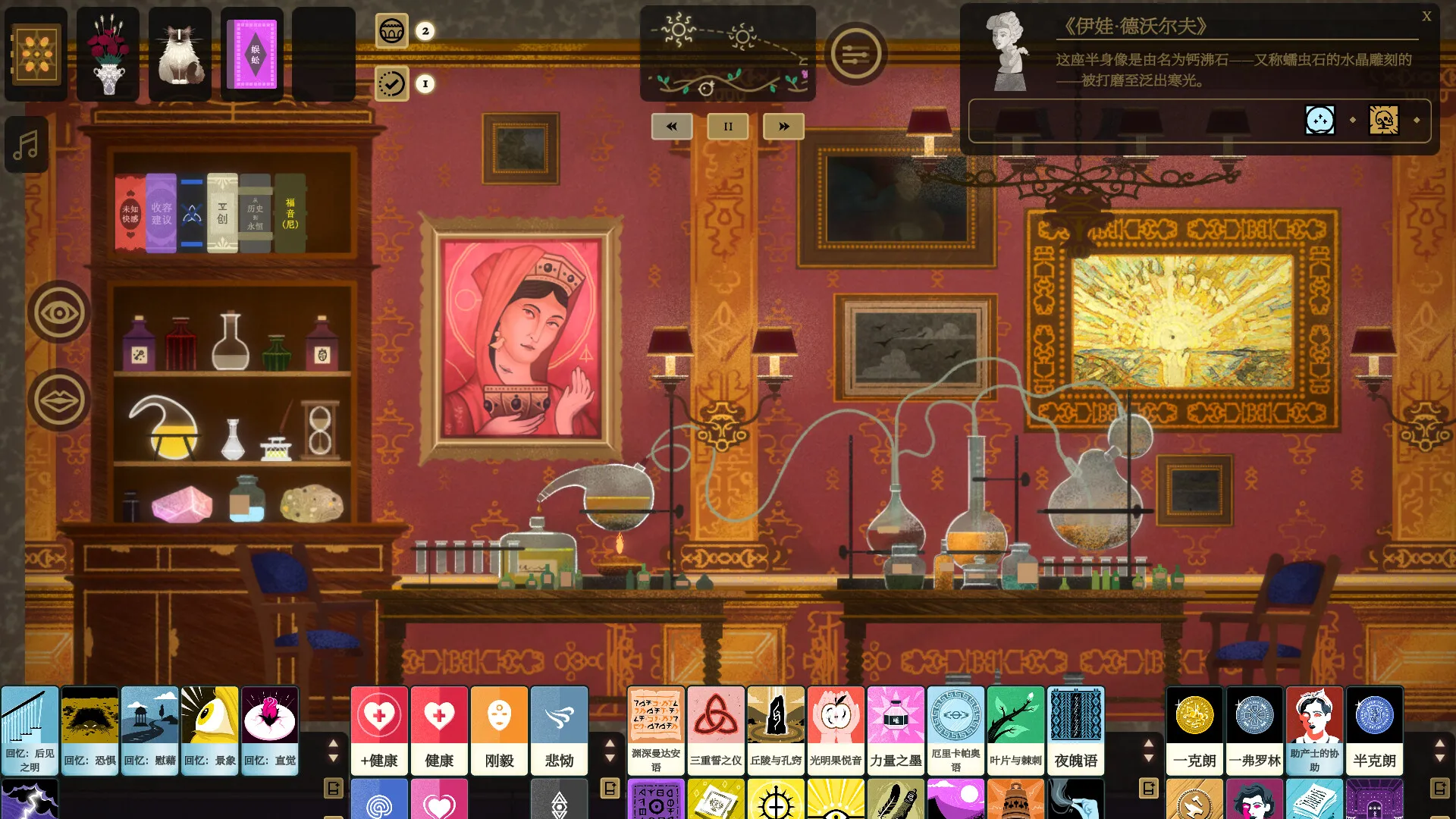The image size is (1456, 819).
Task: Click the checkmark progress icon marked I
Action: tap(391, 85)
